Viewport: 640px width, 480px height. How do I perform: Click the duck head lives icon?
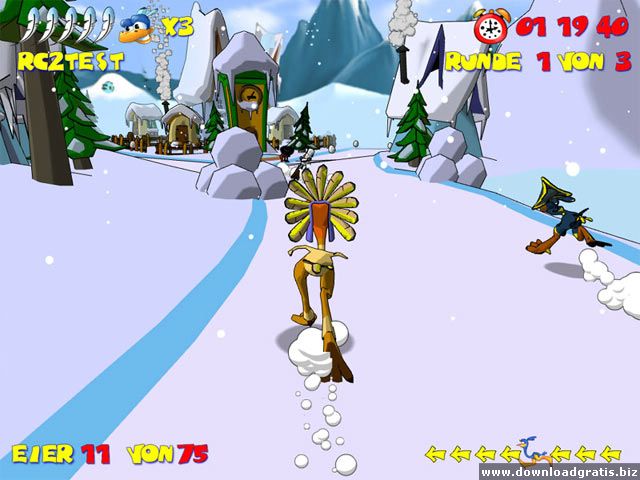[138, 28]
